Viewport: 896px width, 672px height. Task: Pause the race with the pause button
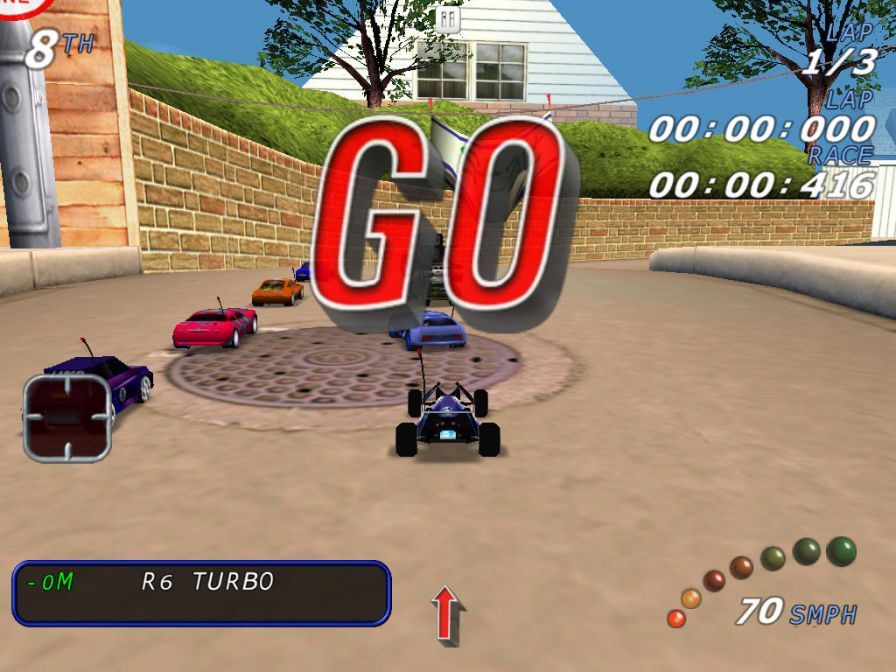(449, 19)
